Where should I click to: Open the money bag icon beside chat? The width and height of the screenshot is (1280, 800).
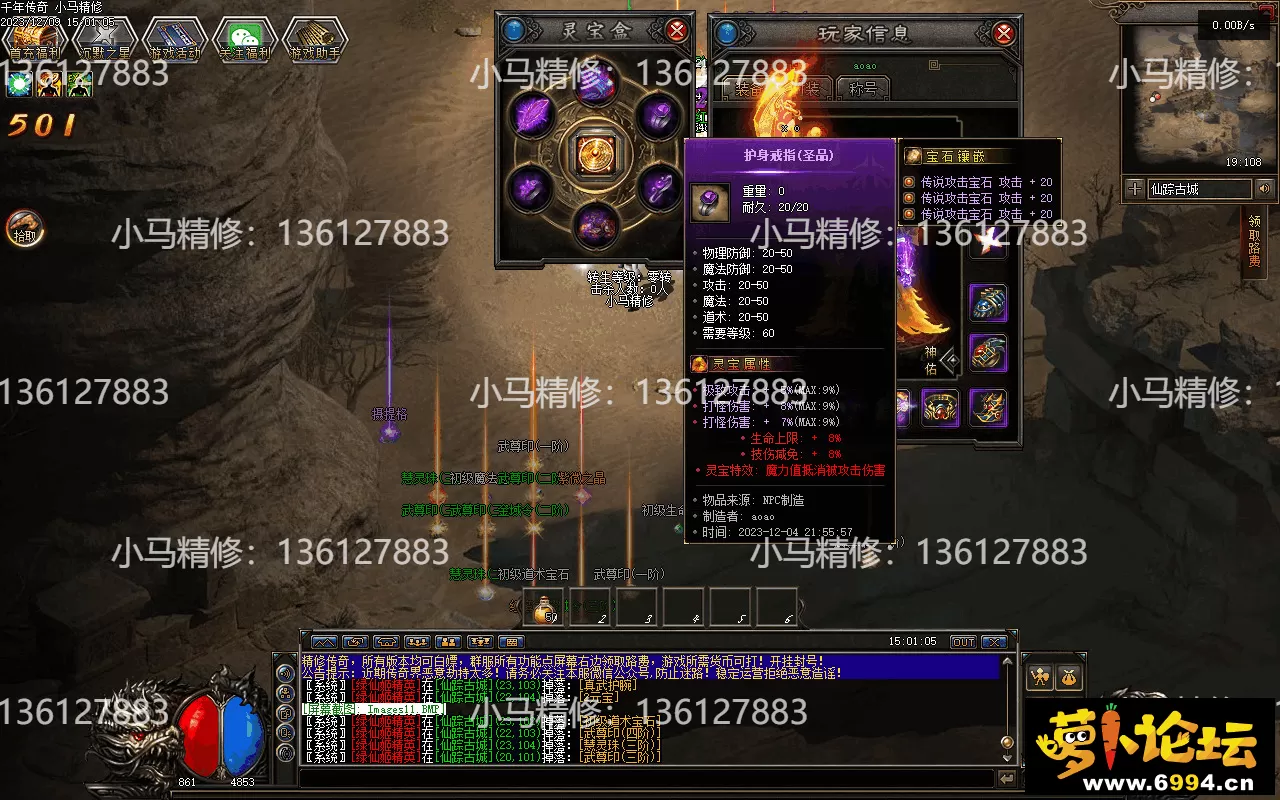(1069, 678)
